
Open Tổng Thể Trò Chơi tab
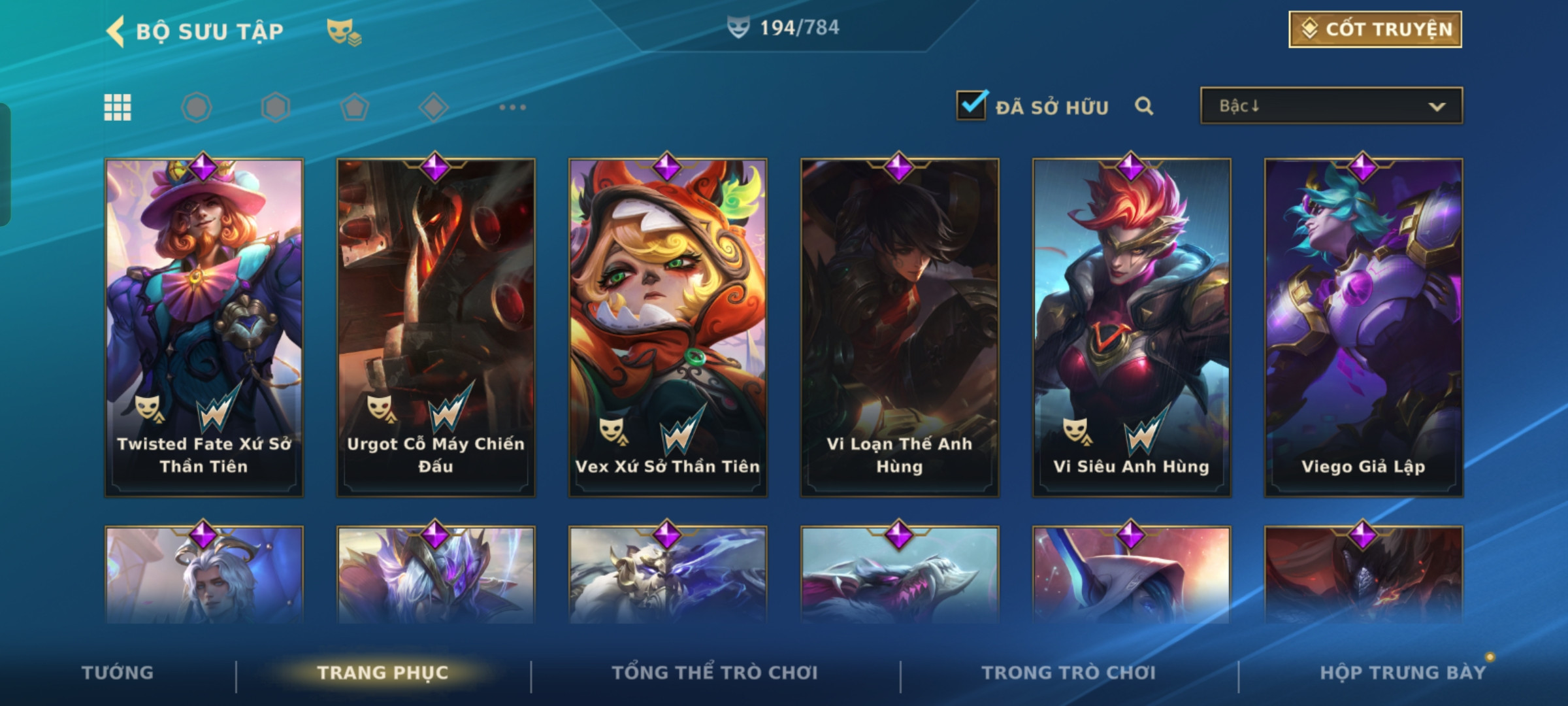[715, 673]
